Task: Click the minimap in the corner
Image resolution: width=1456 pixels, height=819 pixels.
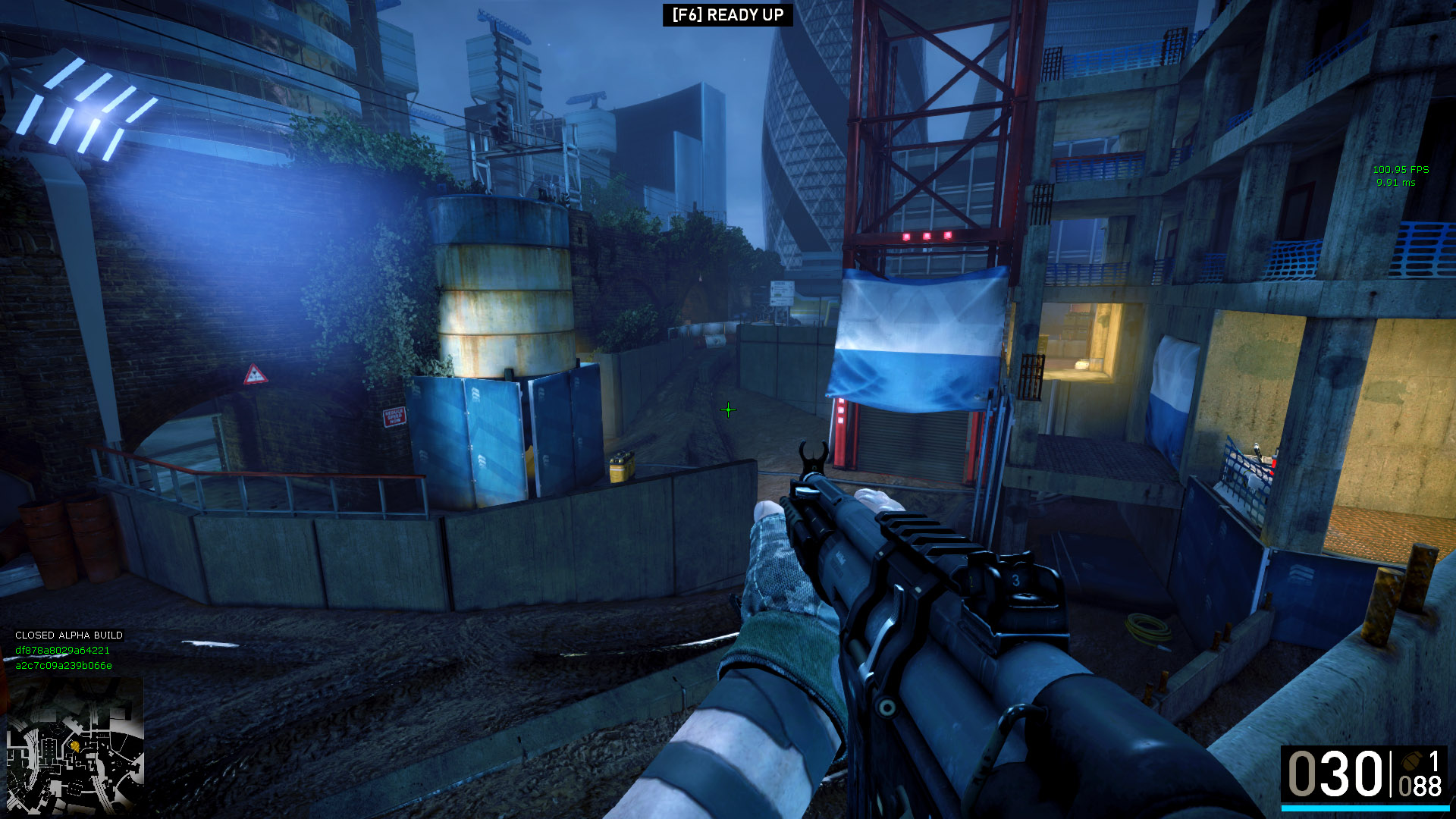Action: tap(74, 745)
